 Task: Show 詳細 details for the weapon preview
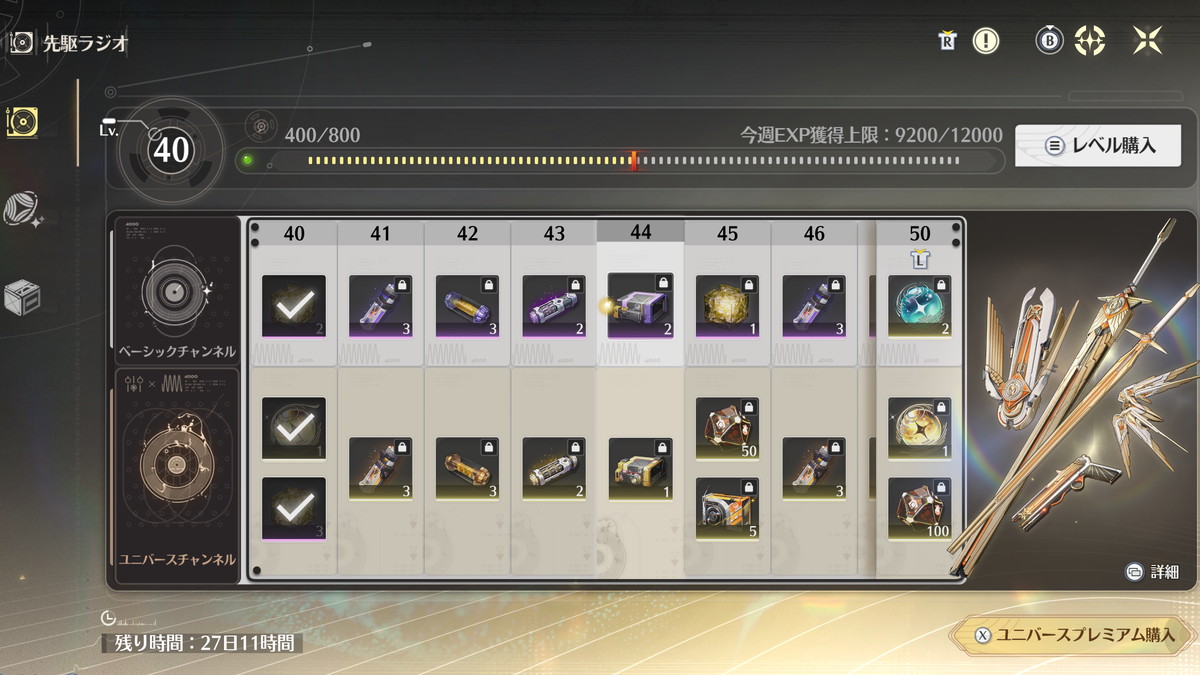tap(1152, 572)
